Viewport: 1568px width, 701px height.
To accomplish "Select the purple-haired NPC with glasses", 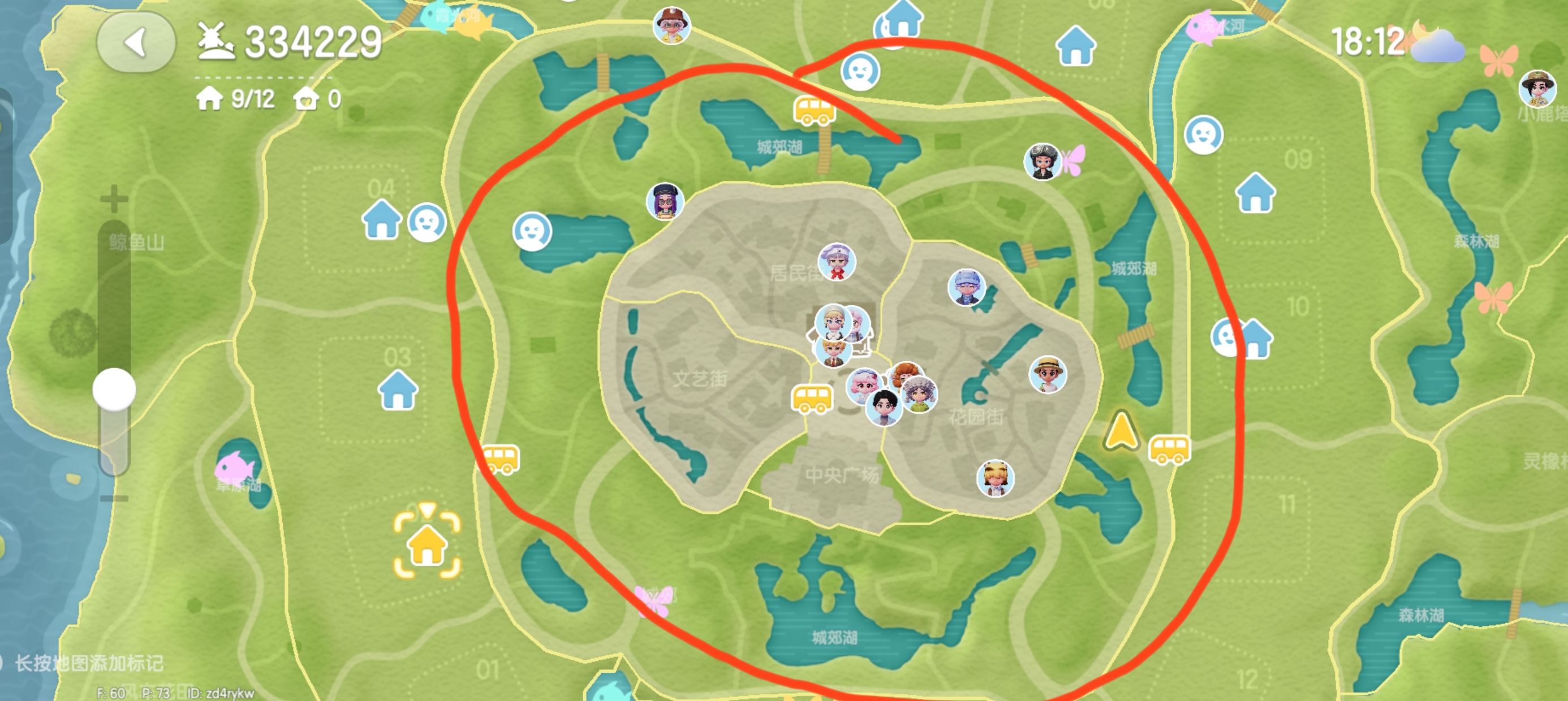I will (665, 201).
